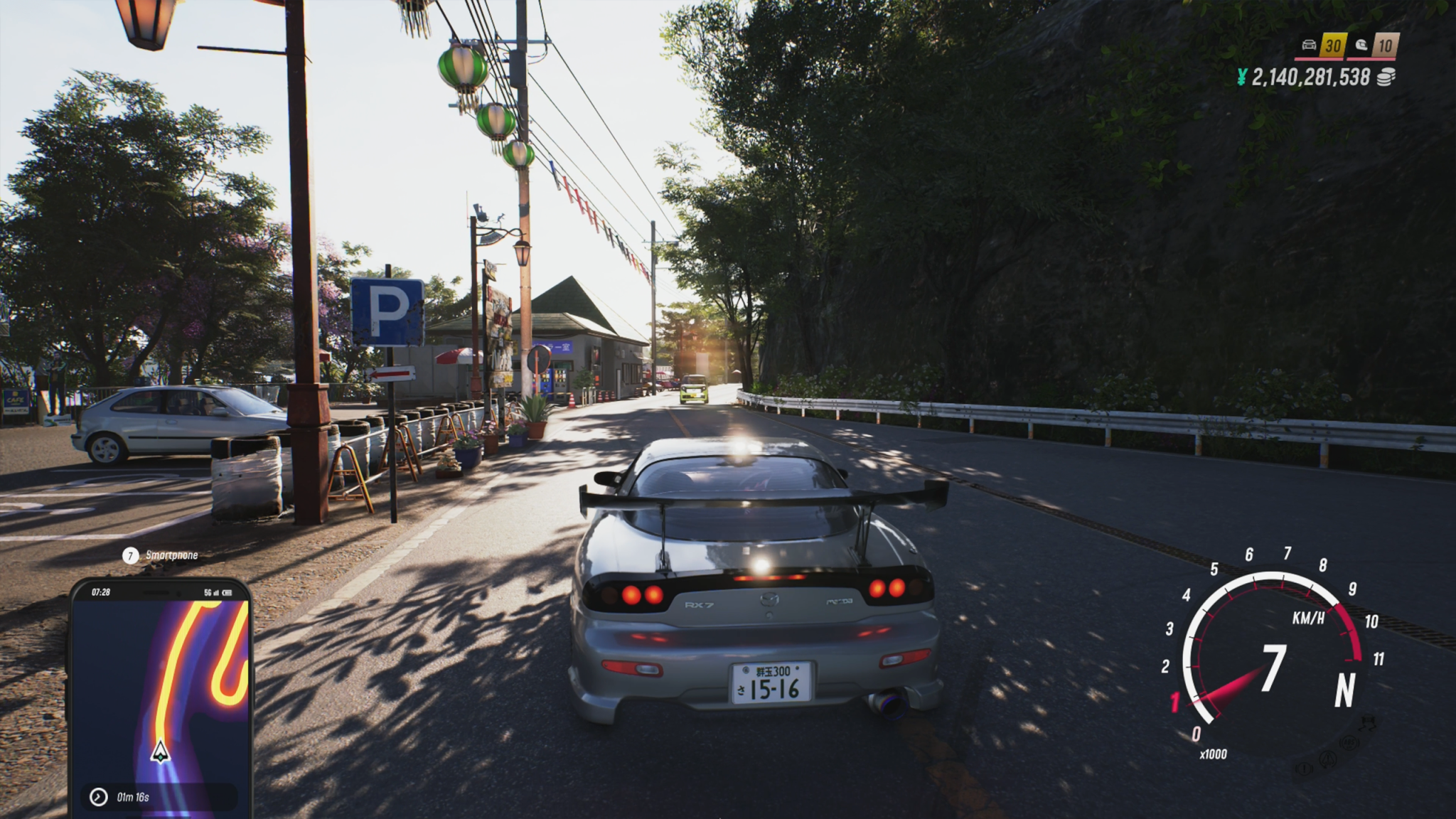This screenshot has width=1456, height=819.
Task: Select the Smartphone label above the minimap
Action: pyautogui.click(x=171, y=555)
